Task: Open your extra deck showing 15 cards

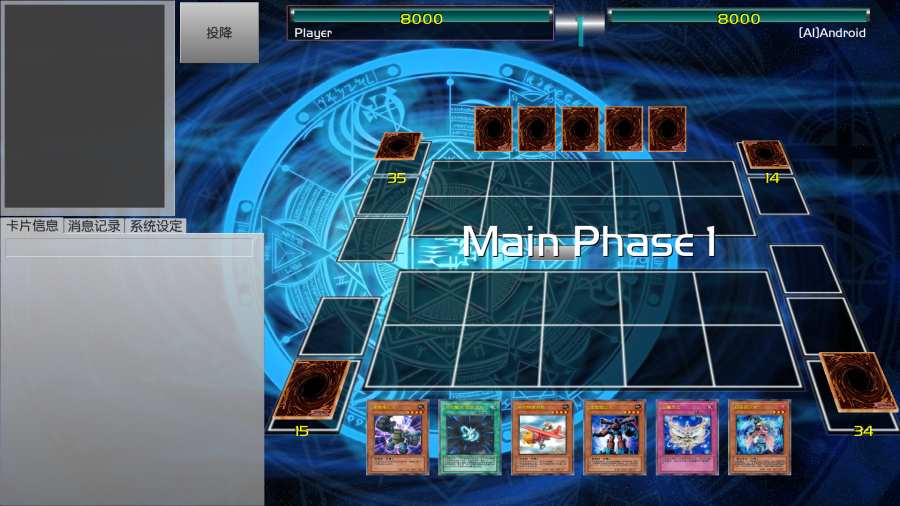Action: [312, 389]
